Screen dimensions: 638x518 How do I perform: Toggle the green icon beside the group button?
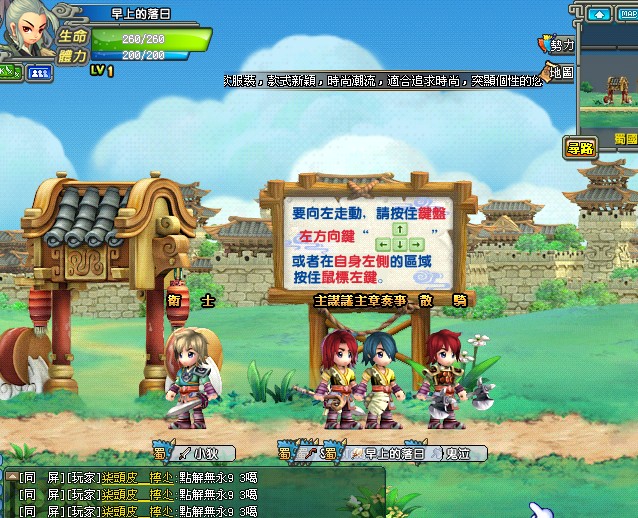(x=11, y=72)
